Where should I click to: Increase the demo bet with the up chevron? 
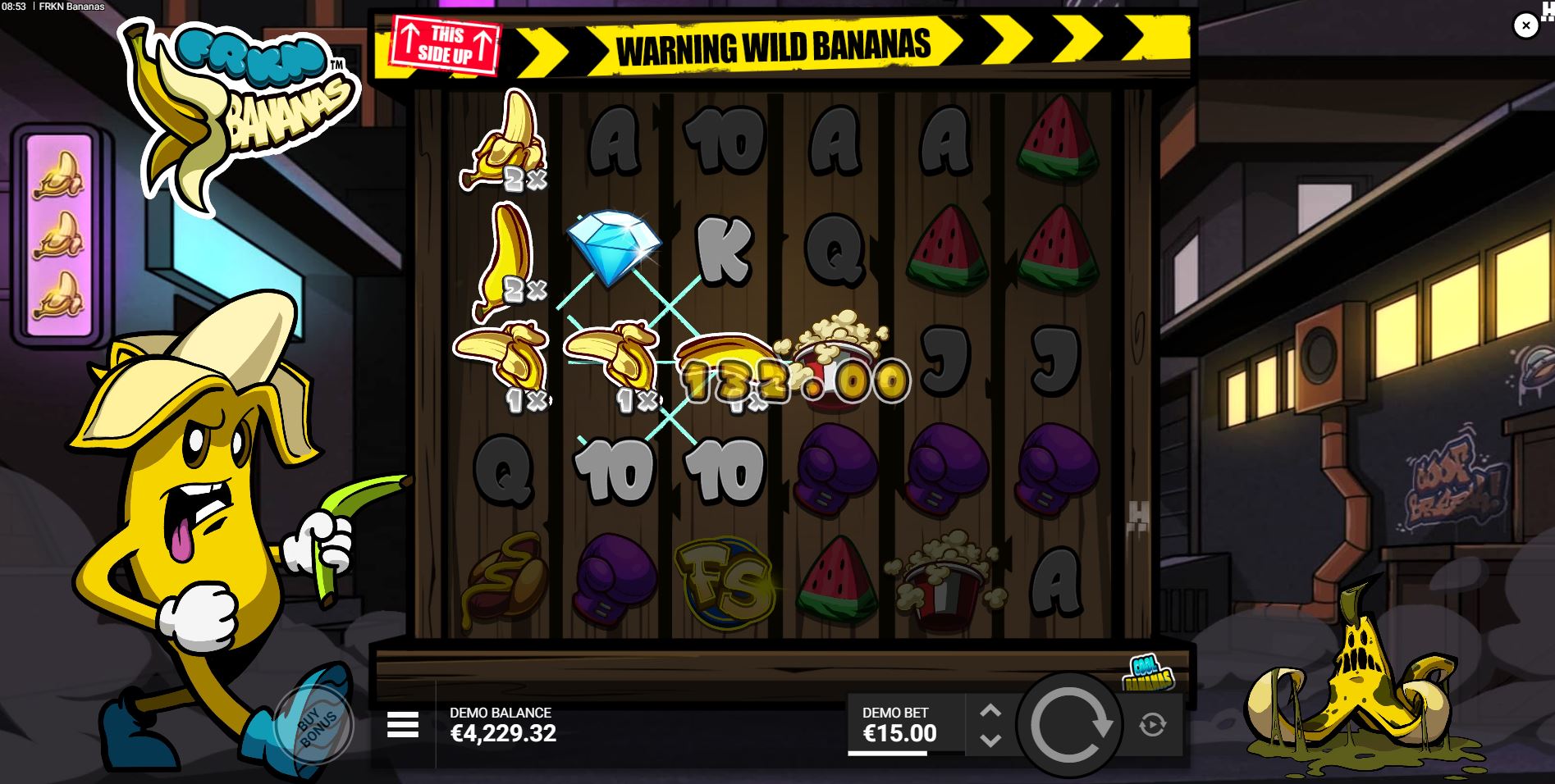tap(990, 710)
